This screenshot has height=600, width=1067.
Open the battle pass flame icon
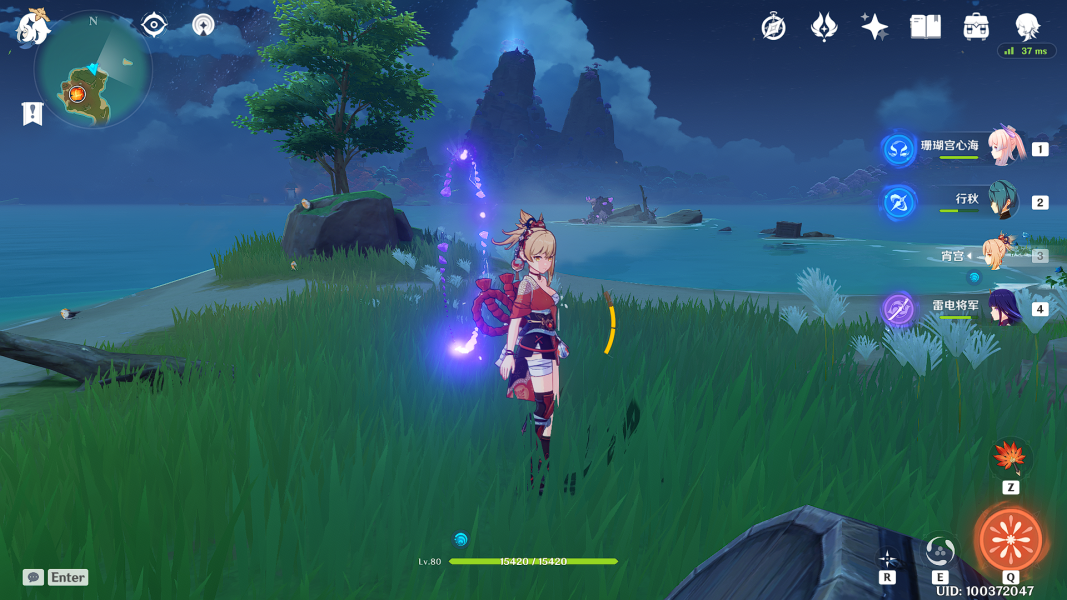tap(824, 27)
